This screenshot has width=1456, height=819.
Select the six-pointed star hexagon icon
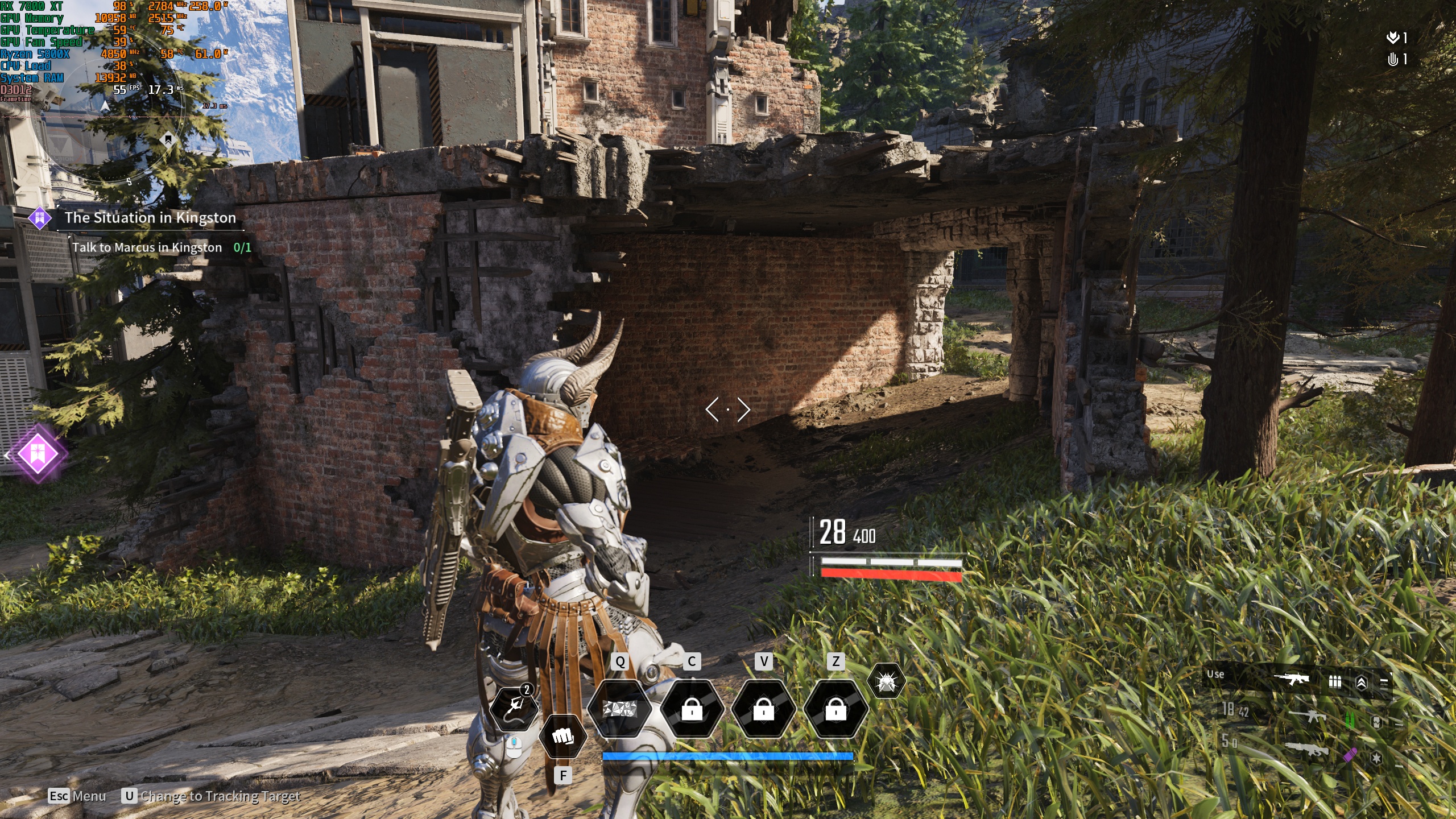[x=1376, y=758]
